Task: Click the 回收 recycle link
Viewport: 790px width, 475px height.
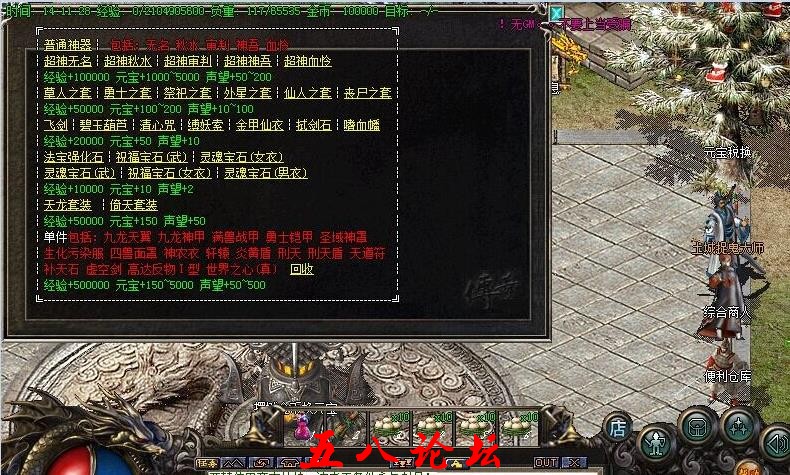Action: [x=301, y=269]
